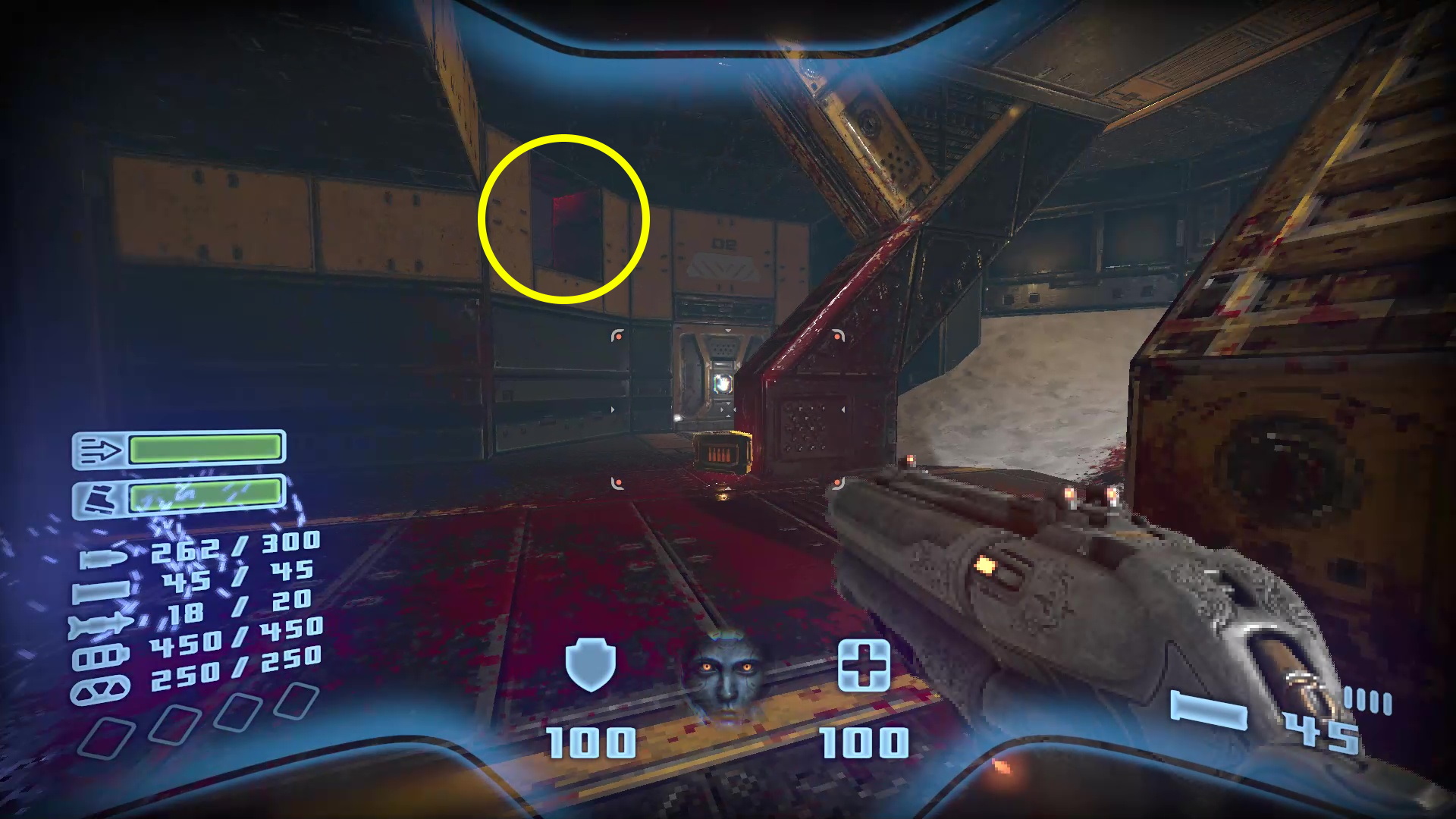Toggle the top stamina bar indicator
The height and width of the screenshot is (819, 1456).
[x=205, y=450]
